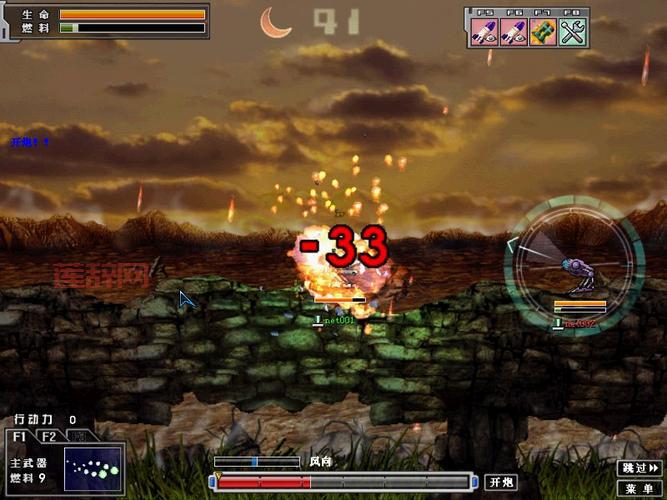The height and width of the screenshot is (500, 667).
Task: Activate the F8 wrench repair item
Action: [572, 30]
